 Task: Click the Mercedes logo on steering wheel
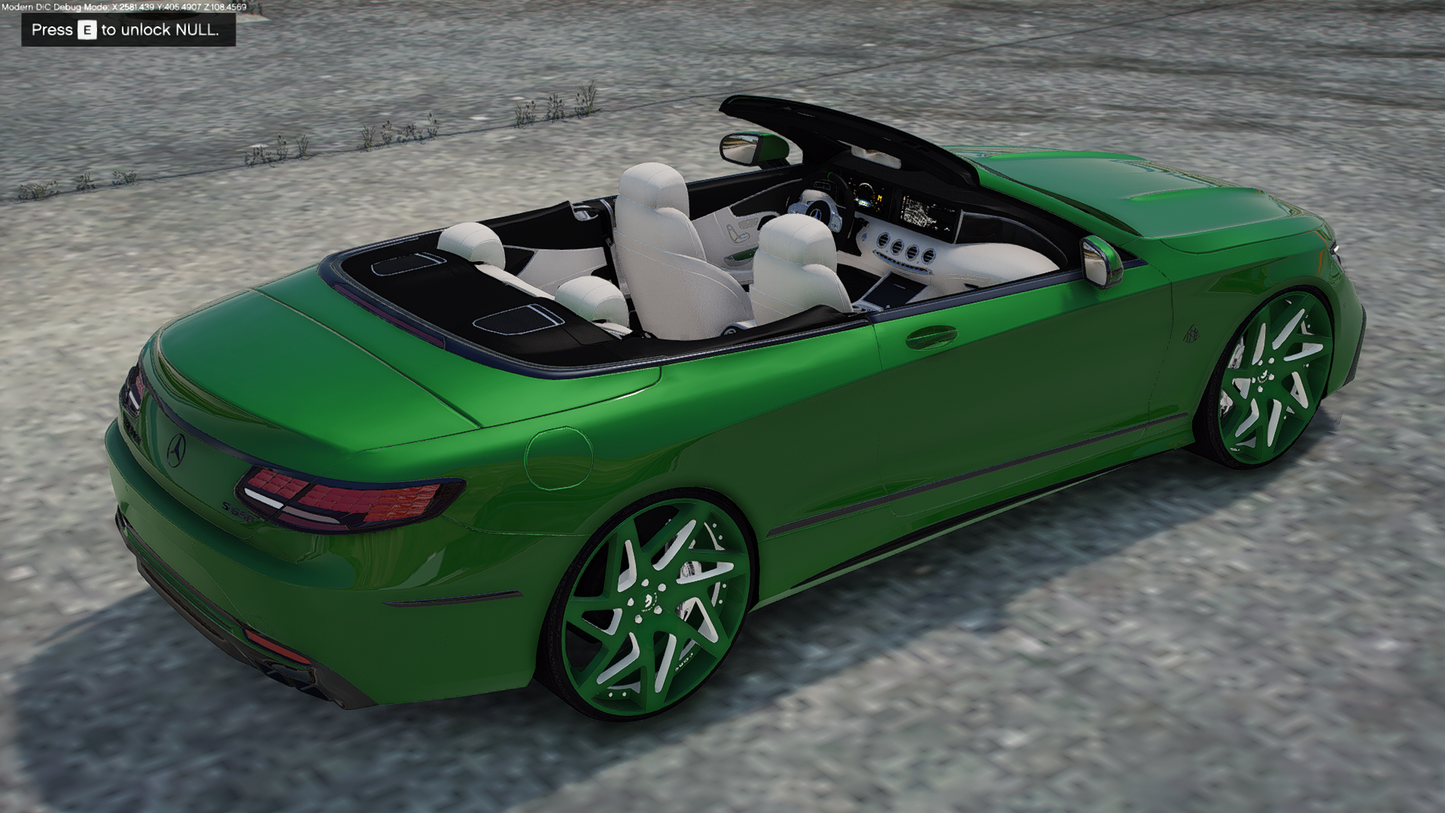coord(816,214)
